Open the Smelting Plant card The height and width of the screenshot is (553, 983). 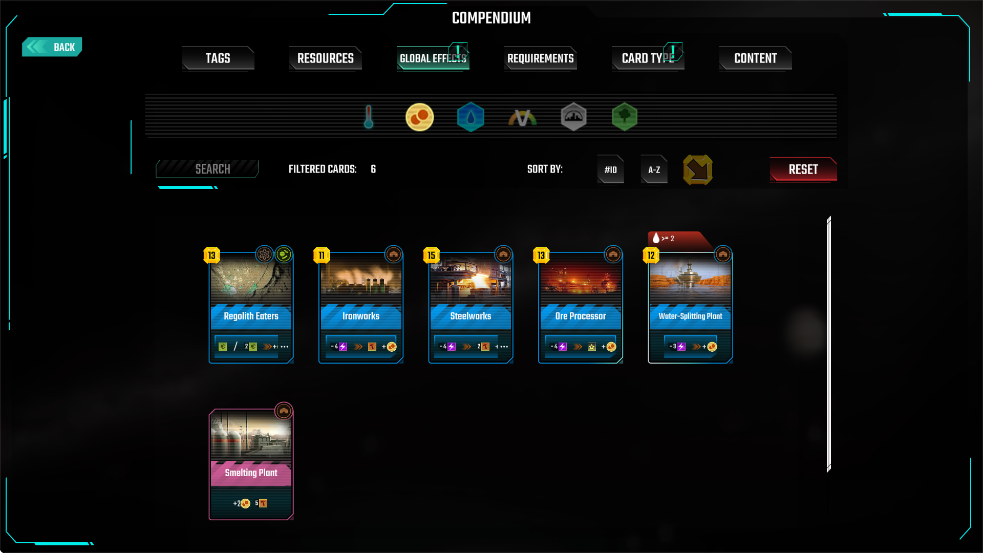[251, 462]
